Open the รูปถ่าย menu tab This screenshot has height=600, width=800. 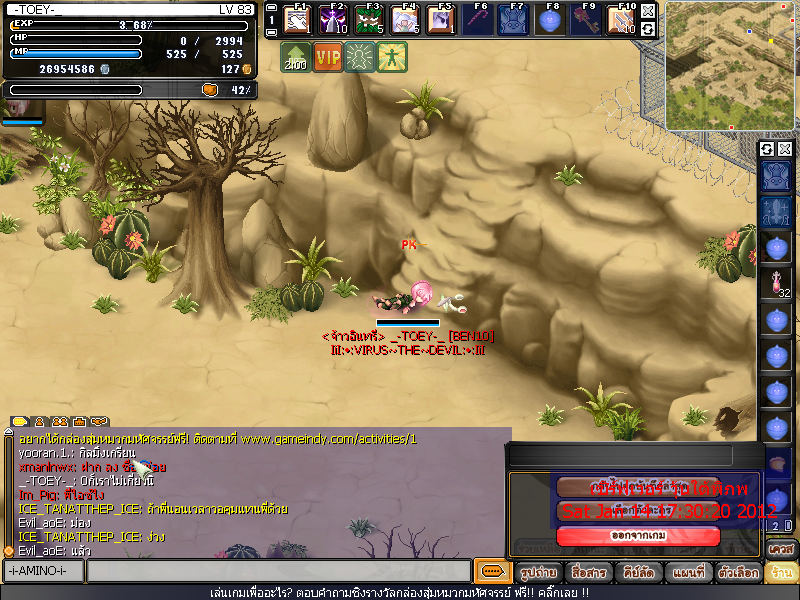tap(538, 573)
